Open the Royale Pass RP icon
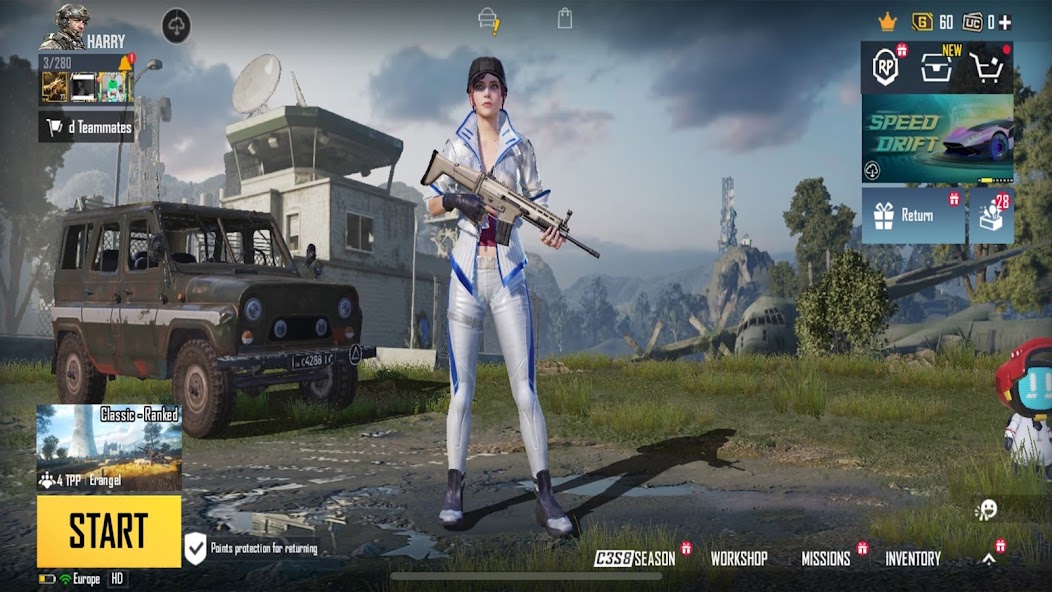Viewport: 1052px width, 592px height. point(886,67)
